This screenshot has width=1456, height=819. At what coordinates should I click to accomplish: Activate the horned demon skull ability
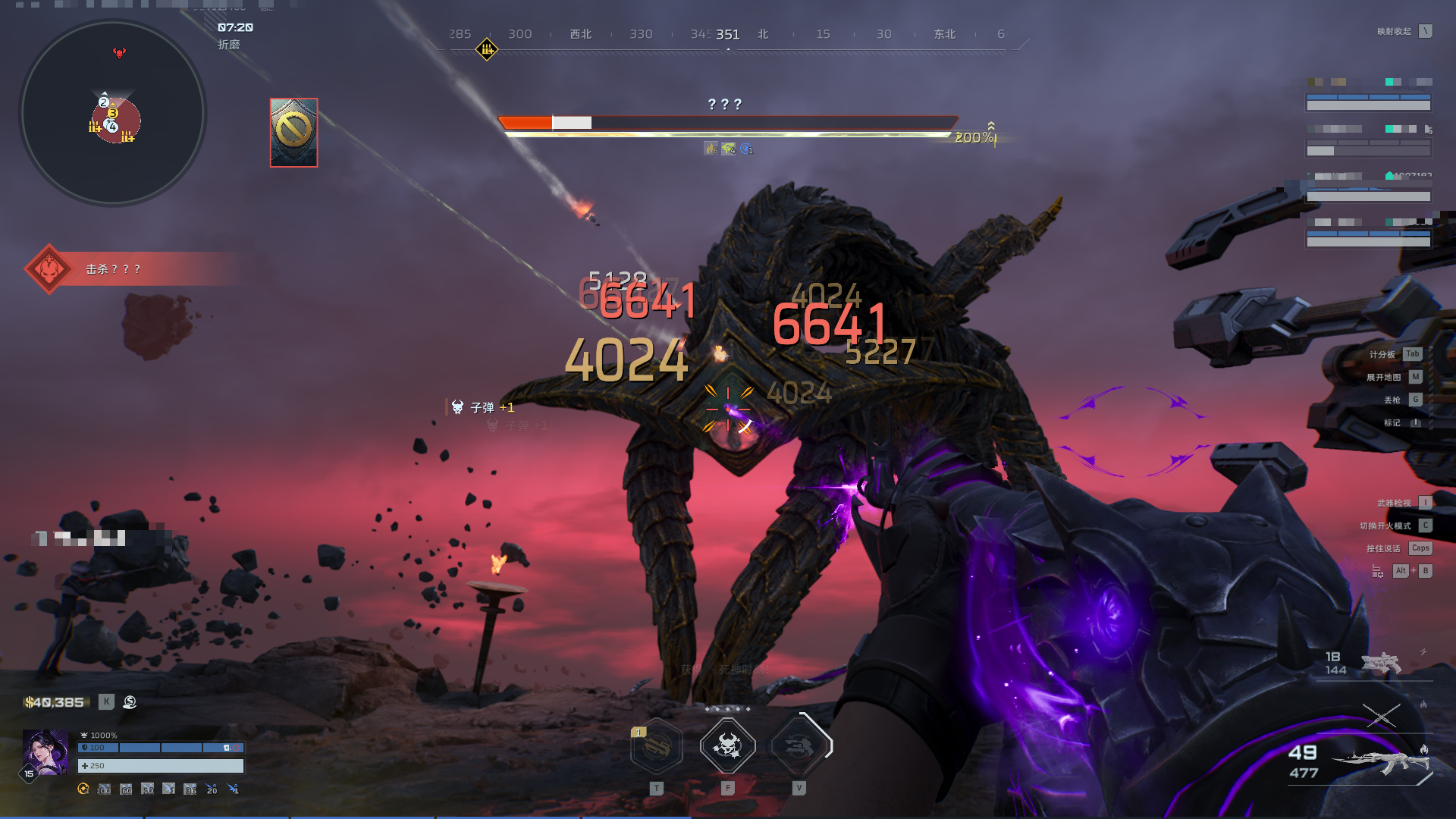point(727,746)
